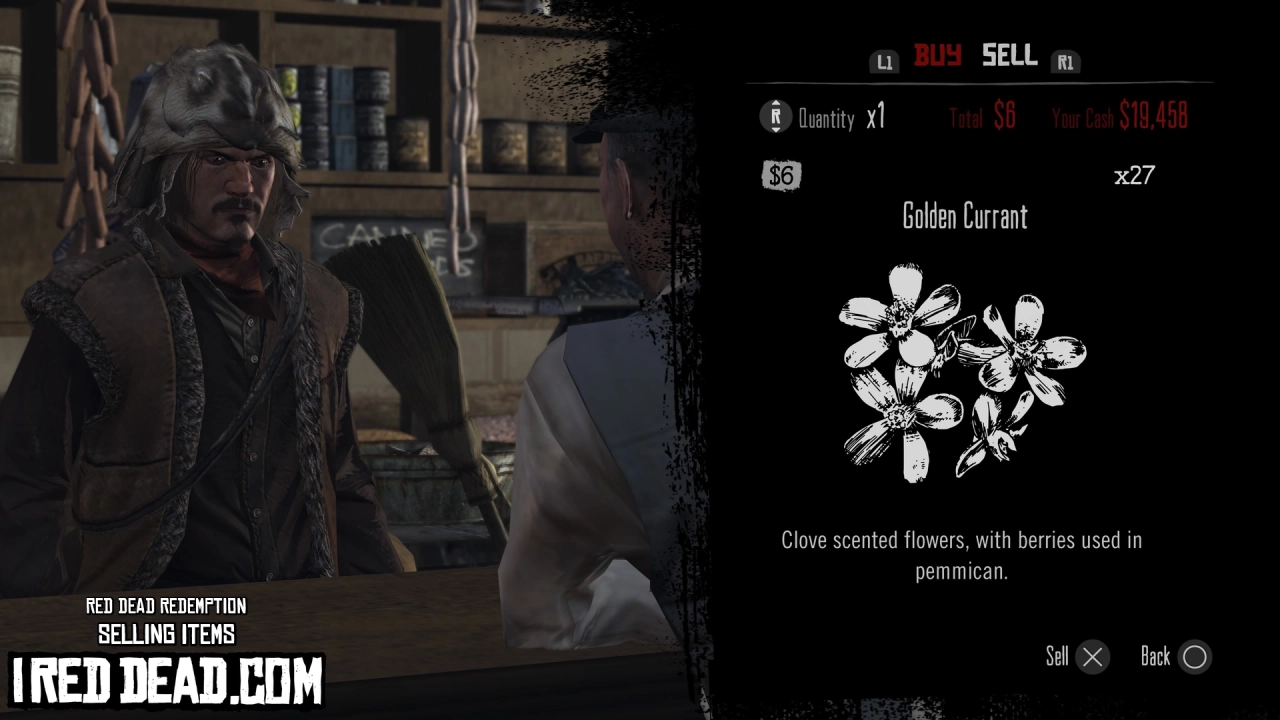1280x720 pixels.
Task: Click the SELLING ITEMS caption
Action: coord(166,634)
